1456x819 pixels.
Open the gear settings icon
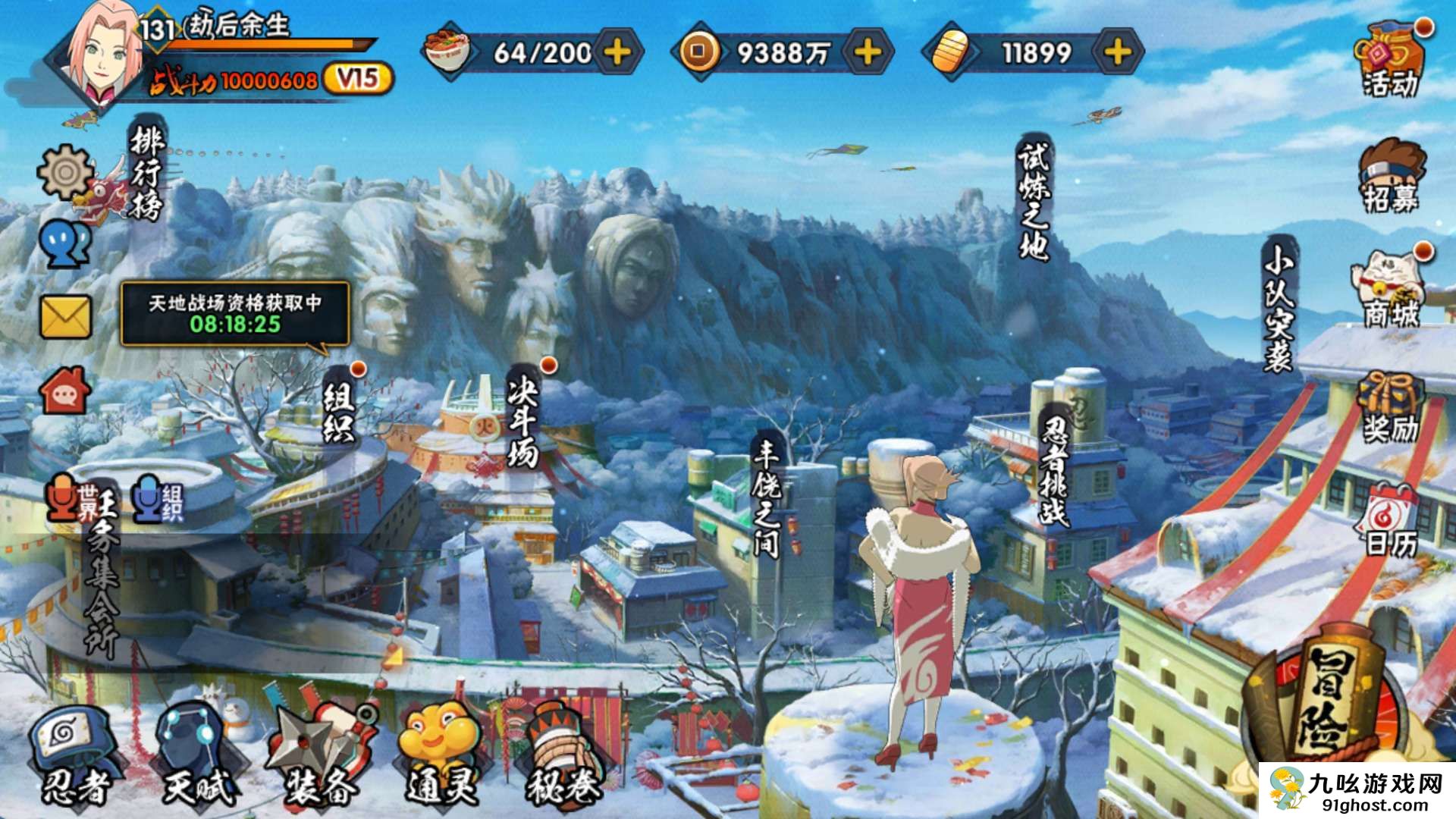pos(65,172)
